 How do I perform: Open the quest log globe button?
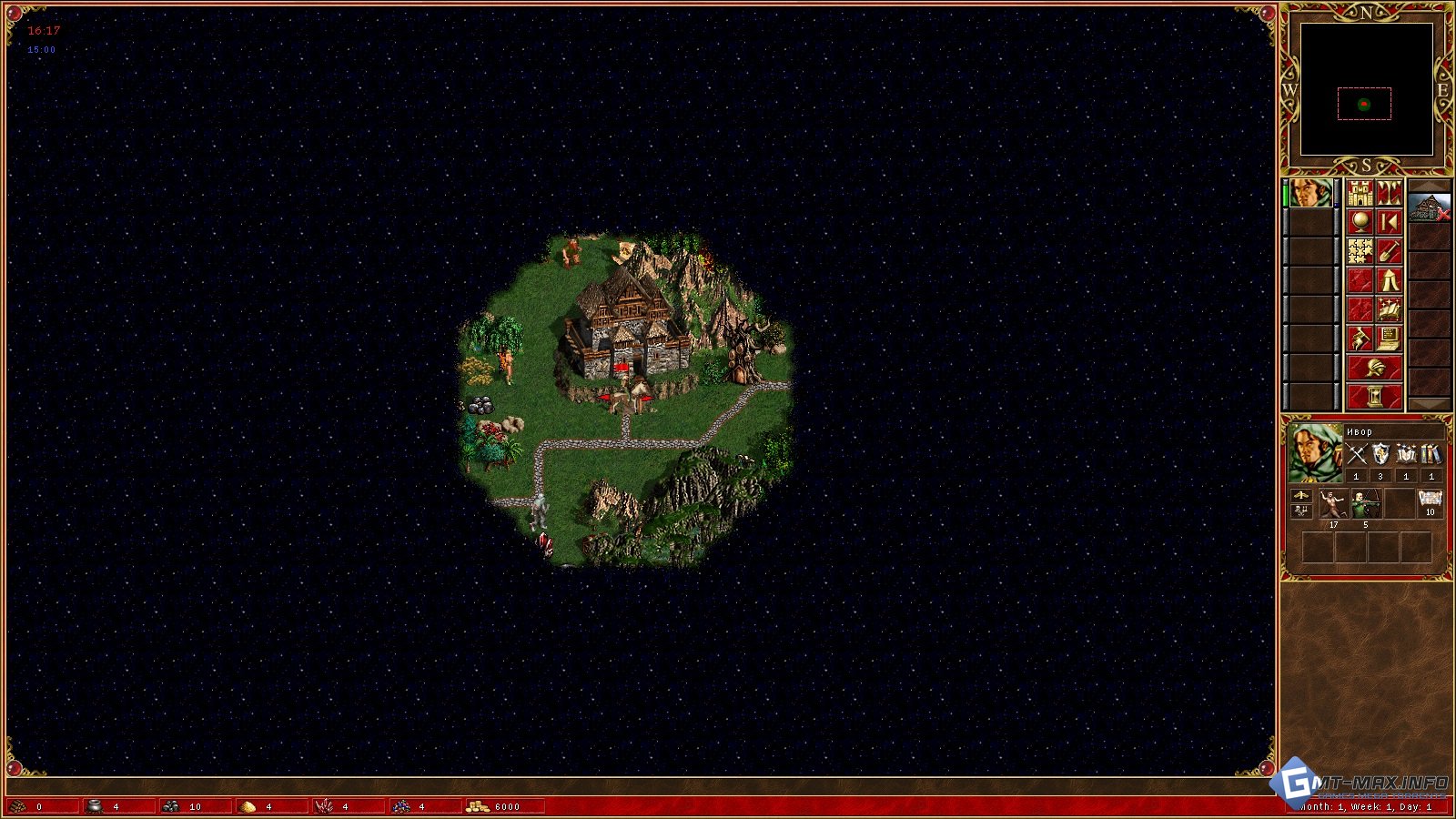tap(1360, 223)
